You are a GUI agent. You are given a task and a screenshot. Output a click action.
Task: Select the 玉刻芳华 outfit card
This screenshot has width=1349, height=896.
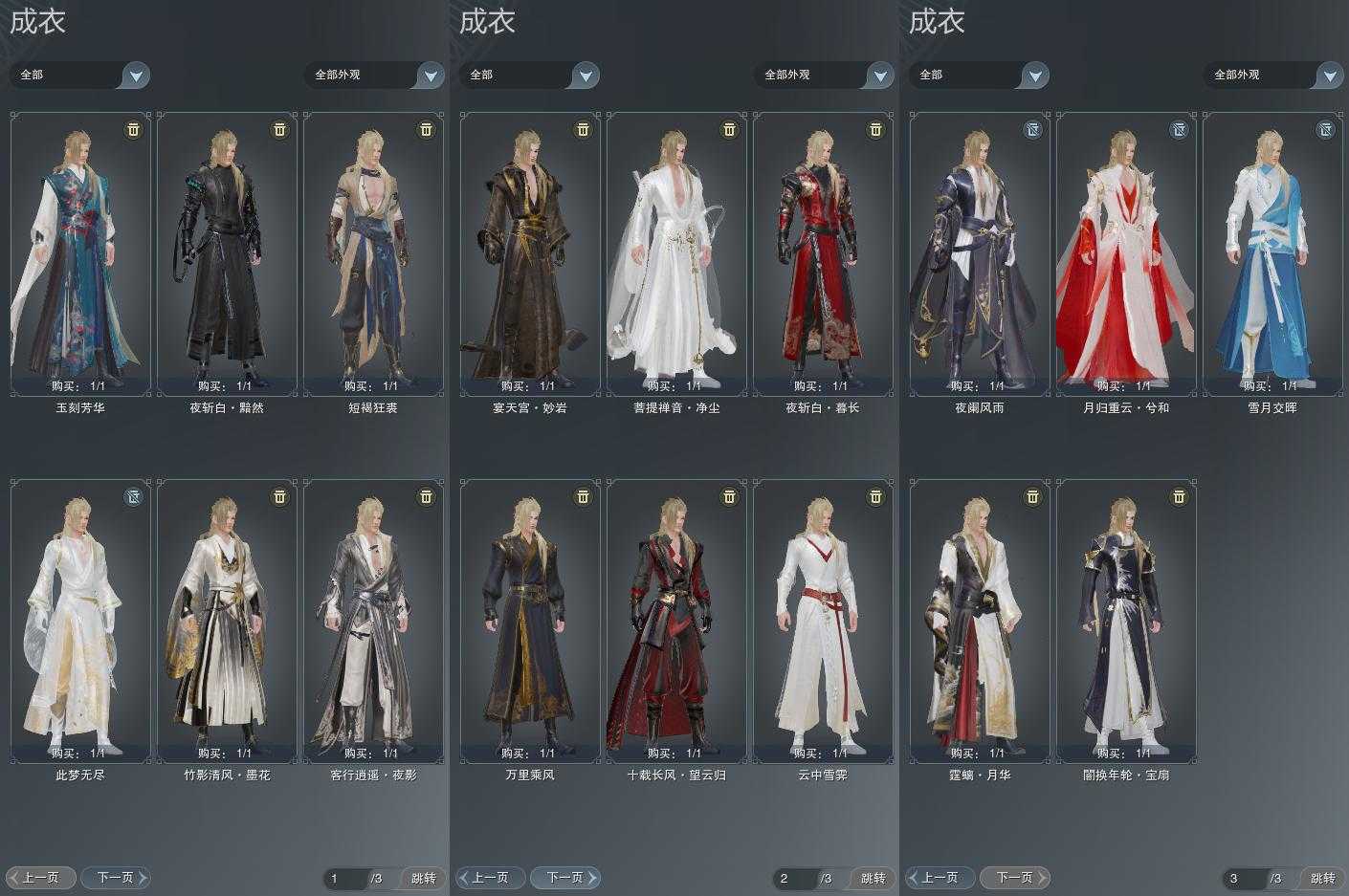(80, 253)
